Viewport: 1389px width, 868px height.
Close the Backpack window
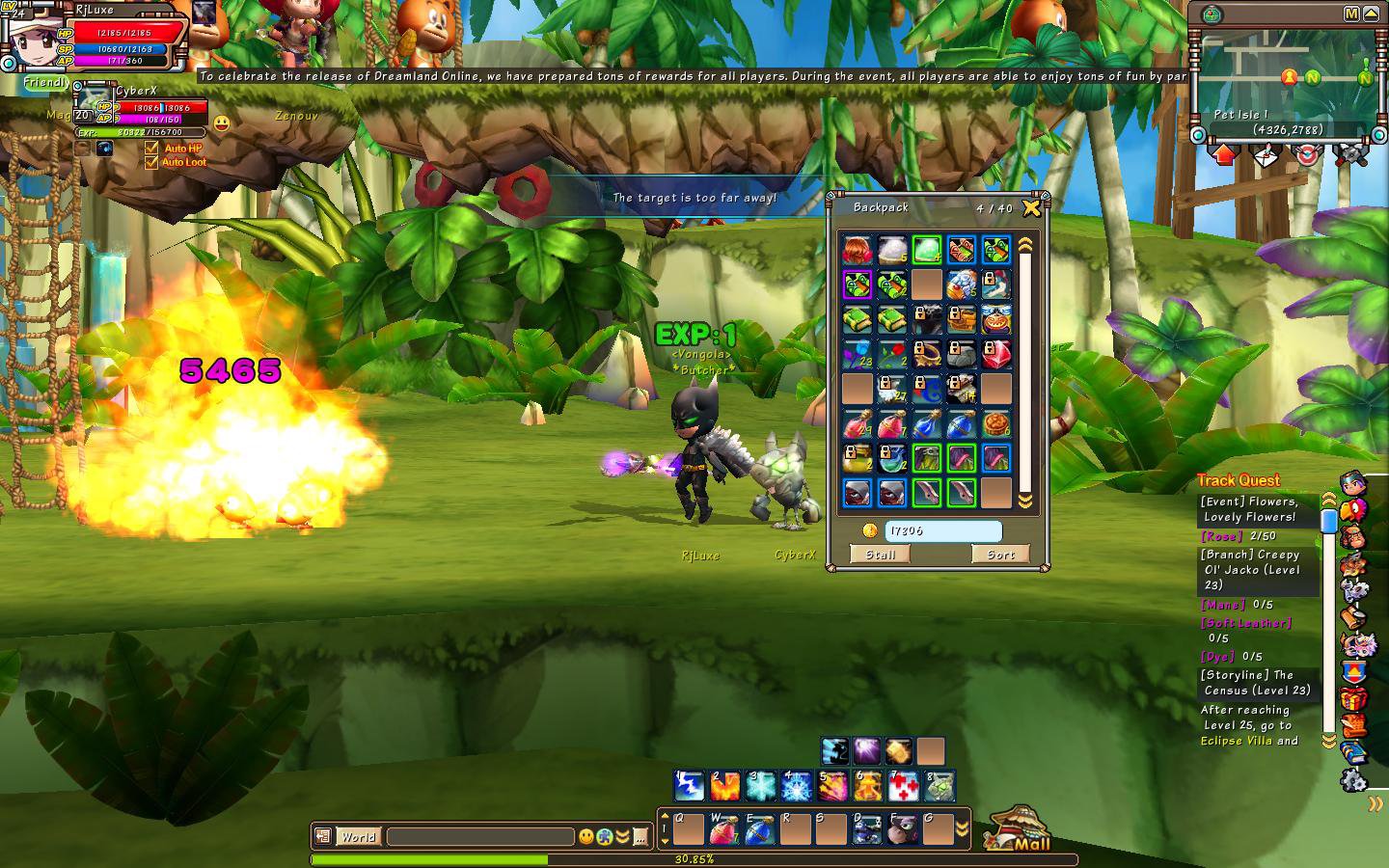[x=1031, y=207]
